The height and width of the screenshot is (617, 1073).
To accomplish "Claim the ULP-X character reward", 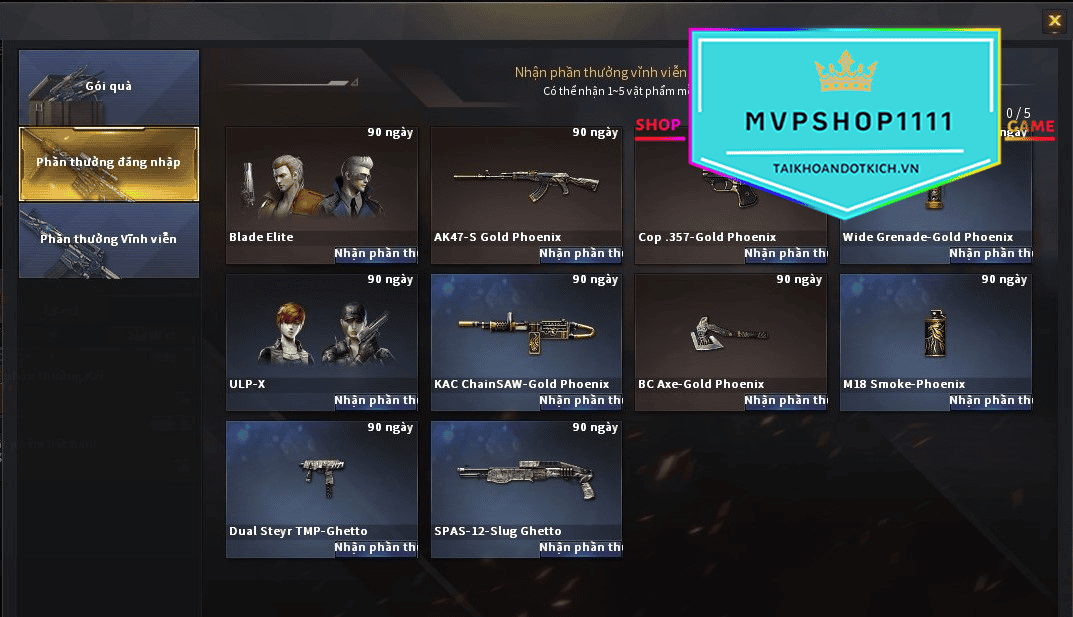I will pyautogui.click(x=374, y=401).
